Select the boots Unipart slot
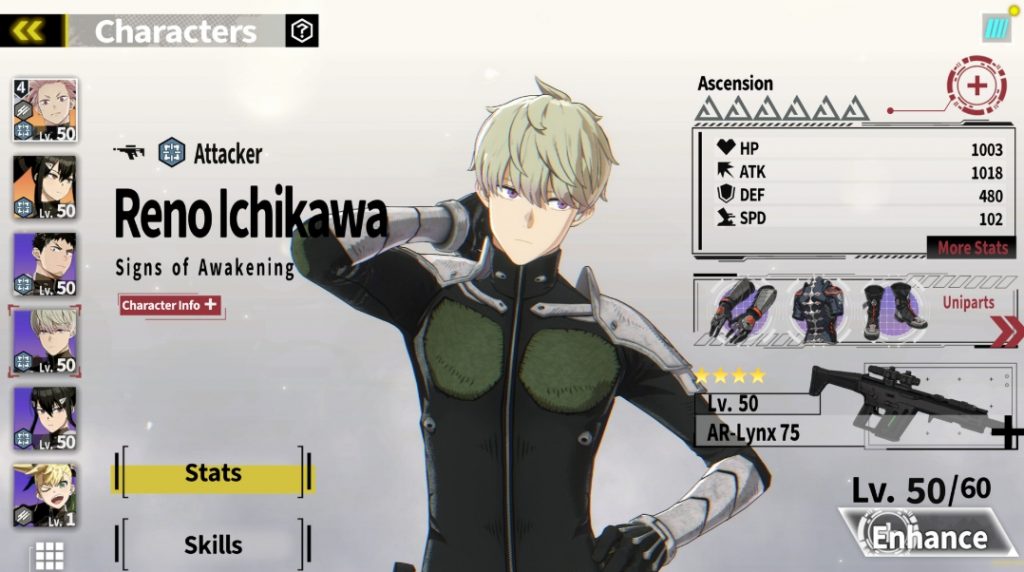This screenshot has width=1024, height=572. click(x=889, y=307)
